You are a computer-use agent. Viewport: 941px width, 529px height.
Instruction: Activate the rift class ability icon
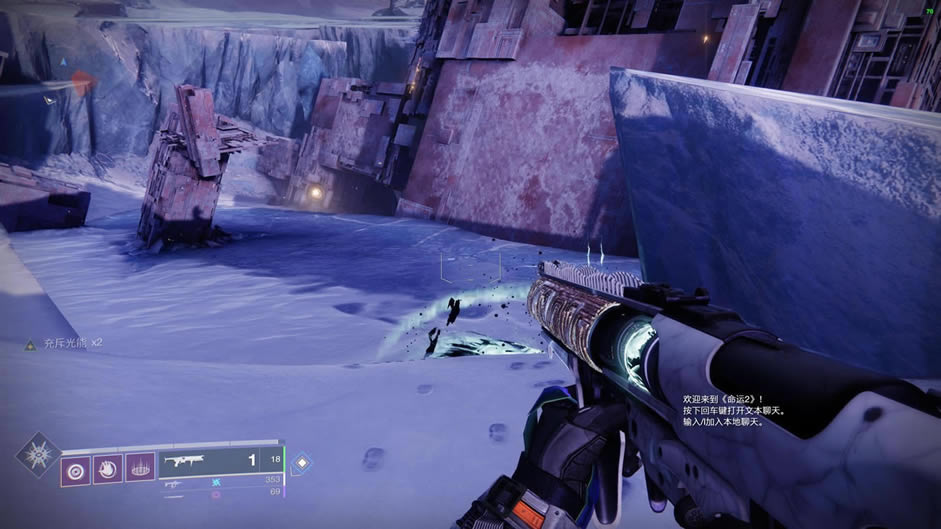click(x=140, y=469)
